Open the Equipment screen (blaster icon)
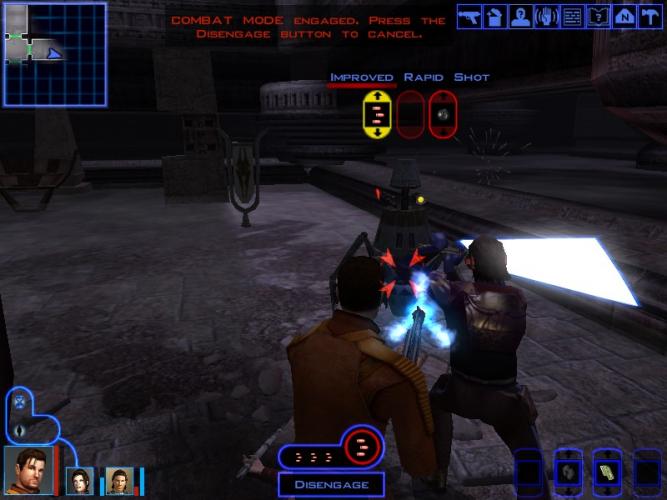The width and height of the screenshot is (667, 500). [x=468, y=15]
